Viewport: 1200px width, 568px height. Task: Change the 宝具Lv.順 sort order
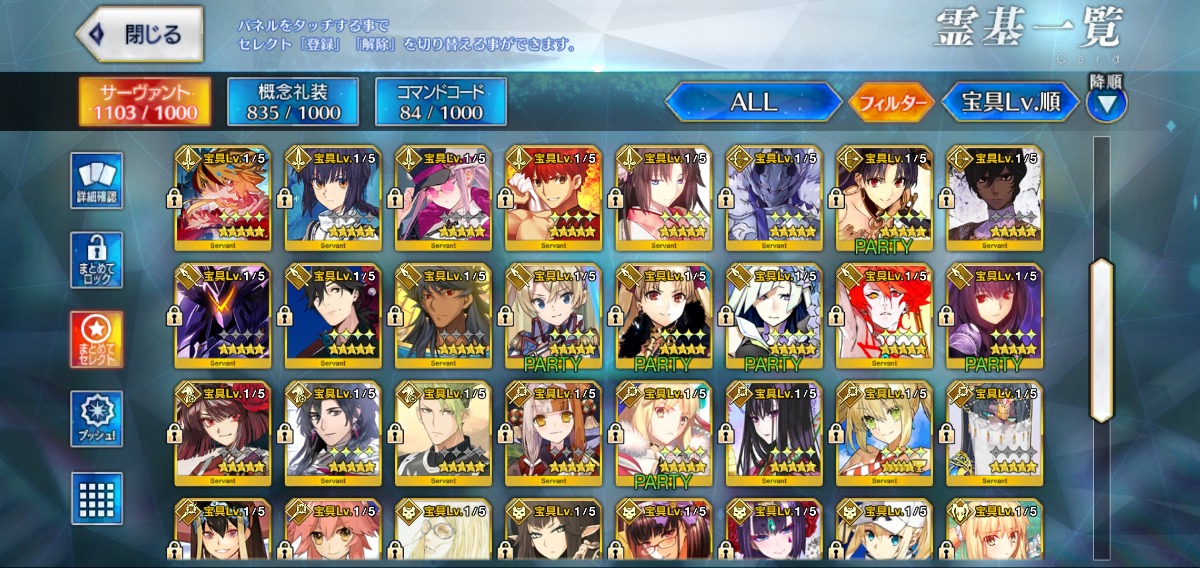pyautogui.click(x=1010, y=101)
